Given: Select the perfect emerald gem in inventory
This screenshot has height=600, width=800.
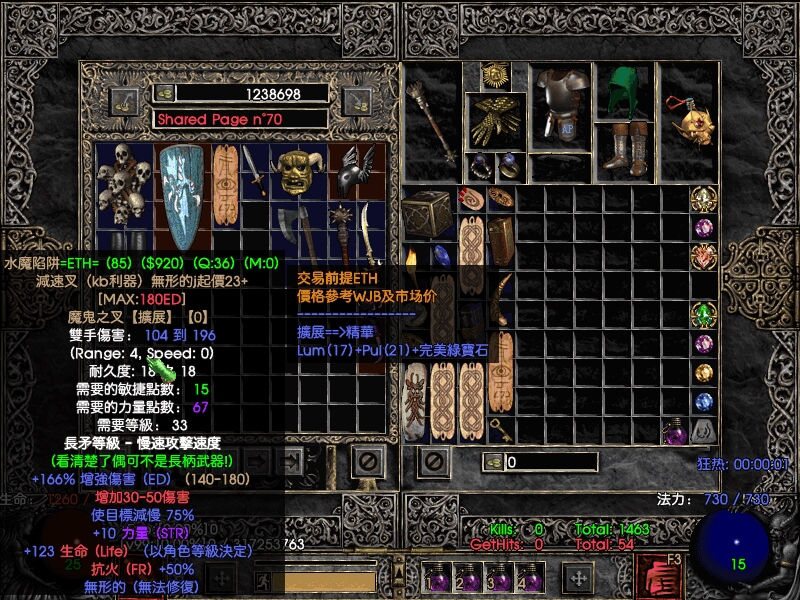Looking at the screenshot, I should tap(704, 315).
